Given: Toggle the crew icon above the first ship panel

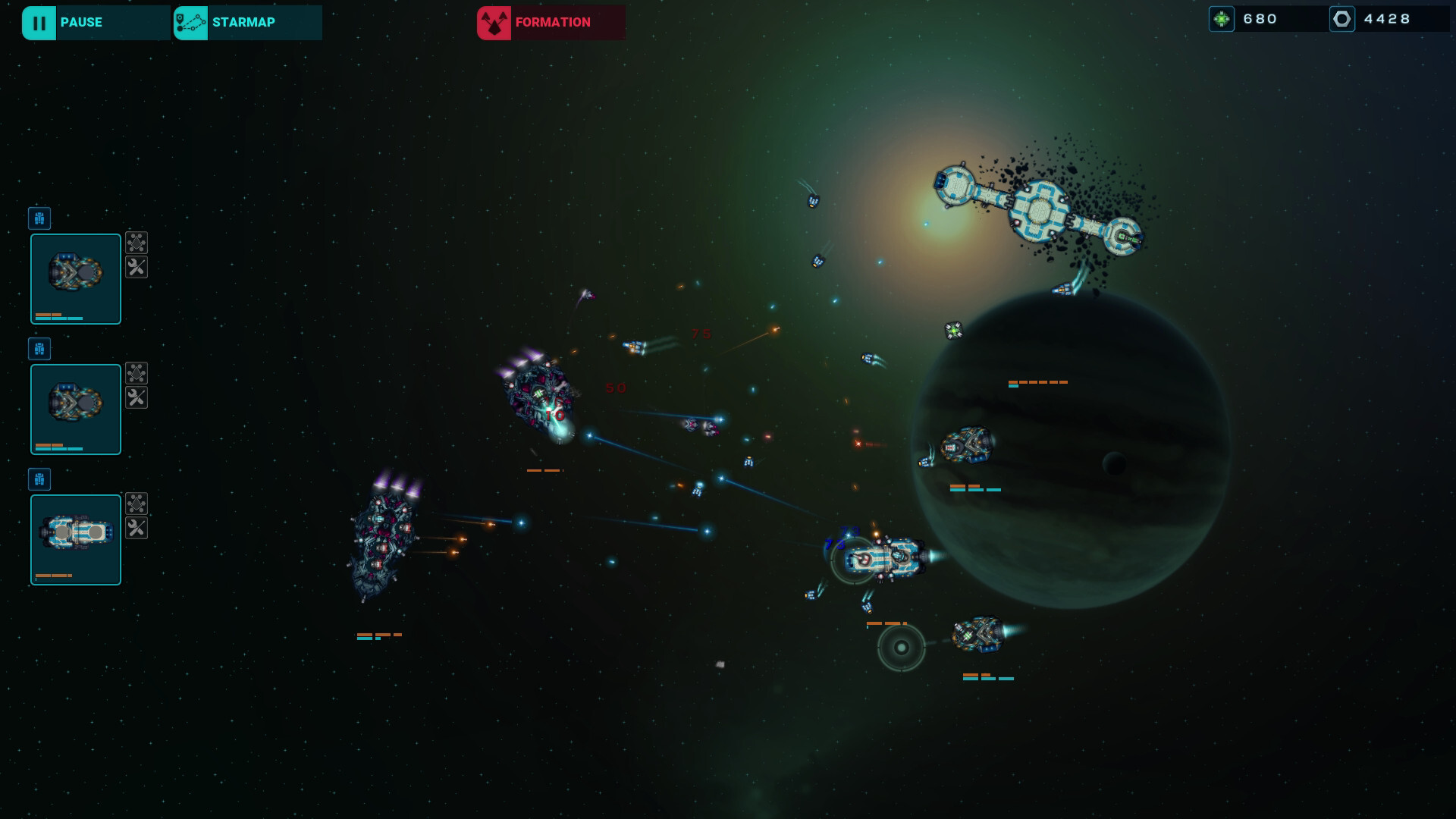Looking at the screenshot, I should click(x=39, y=218).
